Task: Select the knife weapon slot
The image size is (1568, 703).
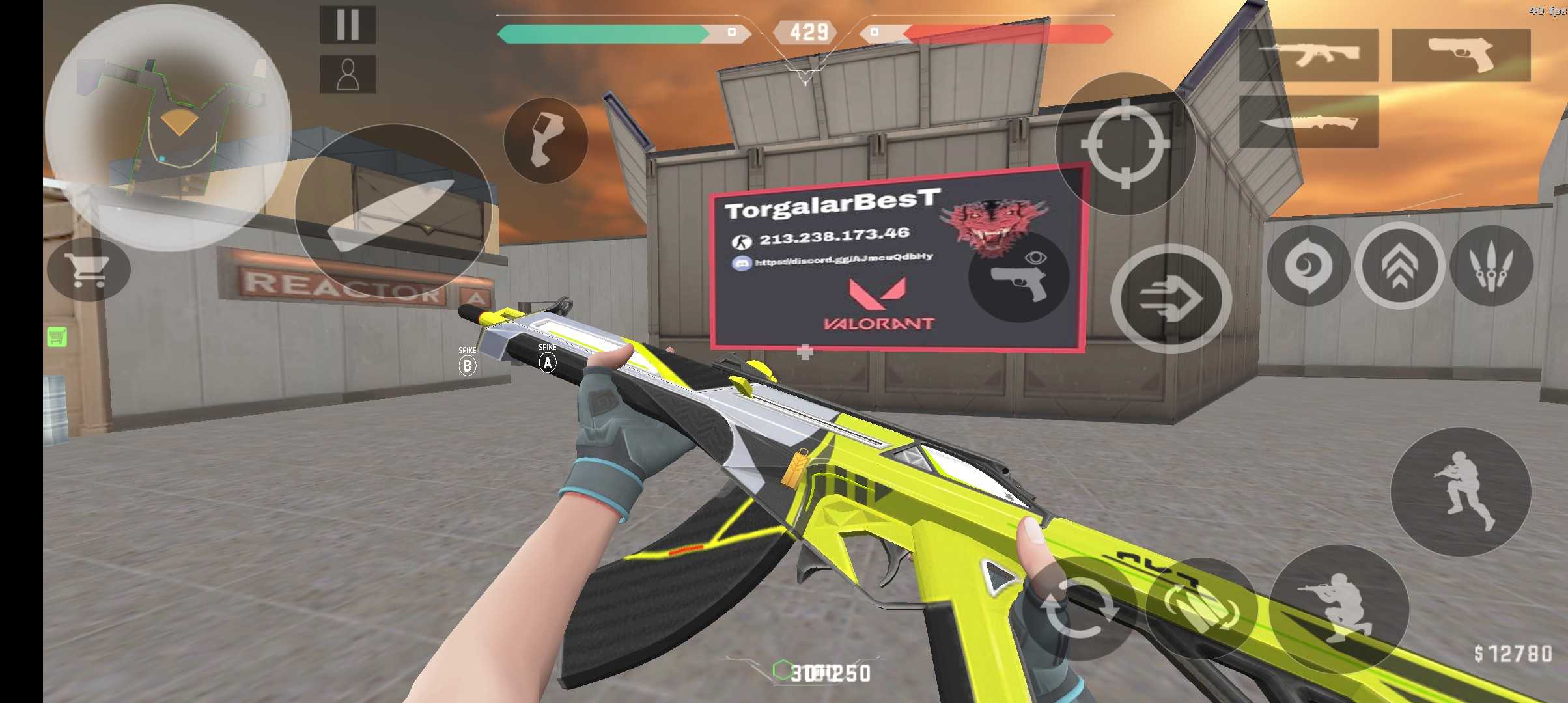Action: point(1308,122)
